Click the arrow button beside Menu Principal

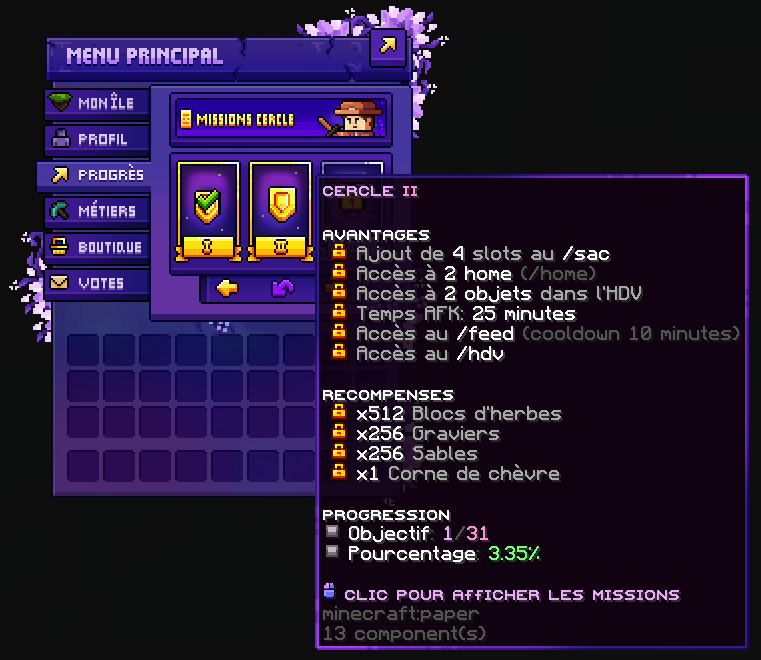[x=387, y=46]
